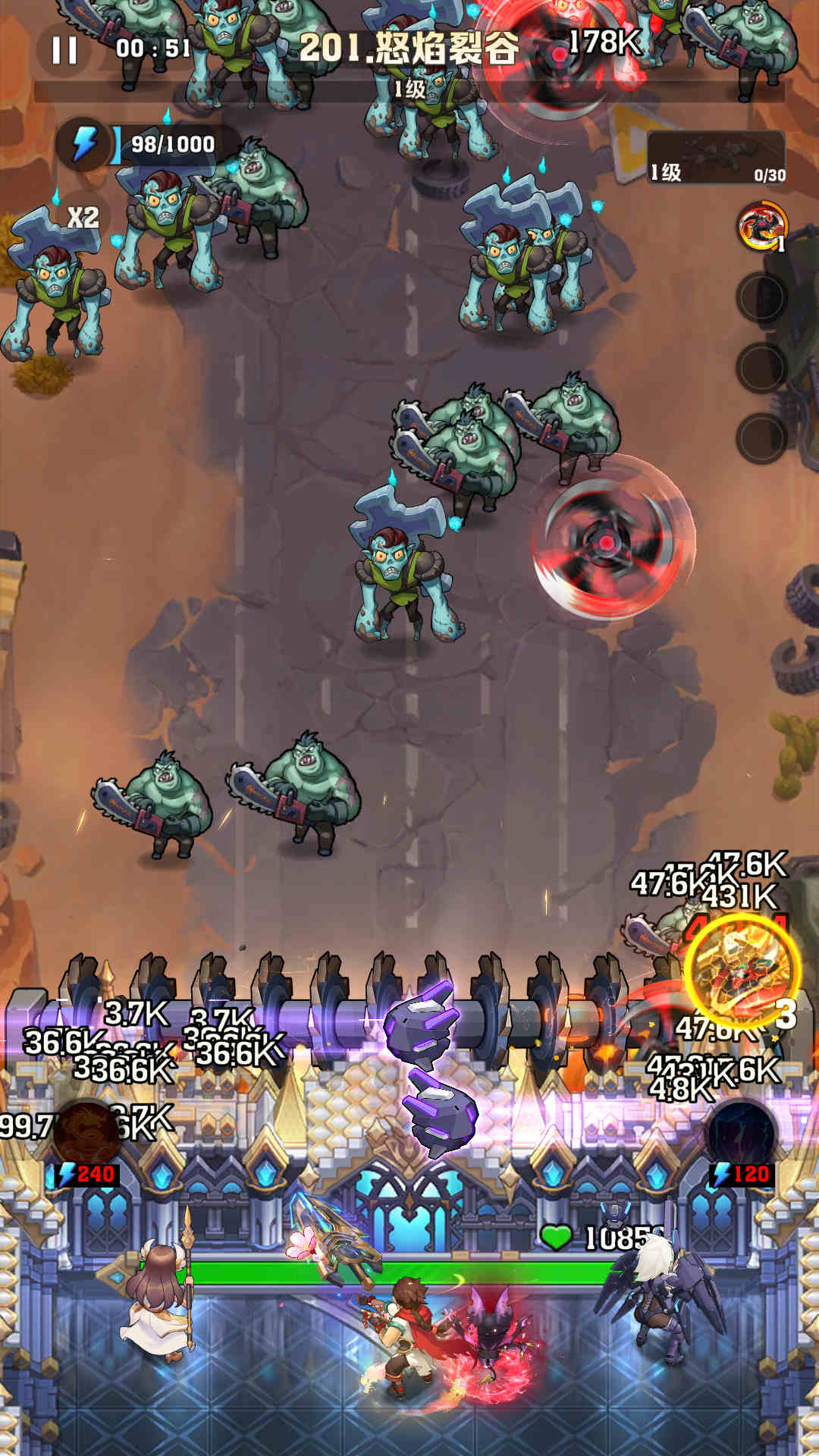Pause the battle
Viewport: 819px width, 1456px height.
tap(64, 50)
